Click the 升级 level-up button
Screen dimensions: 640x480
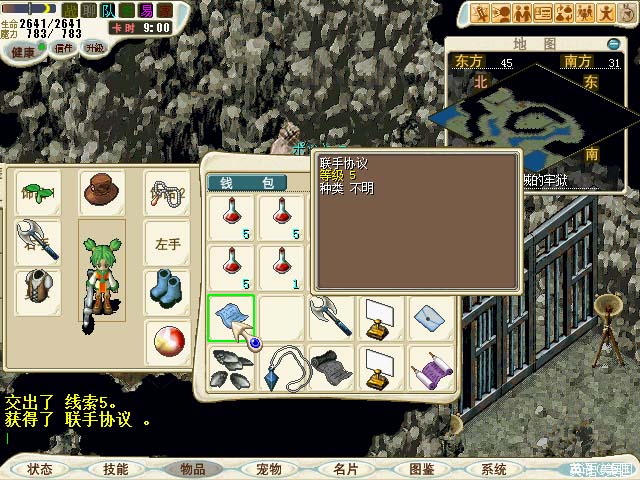(94, 47)
